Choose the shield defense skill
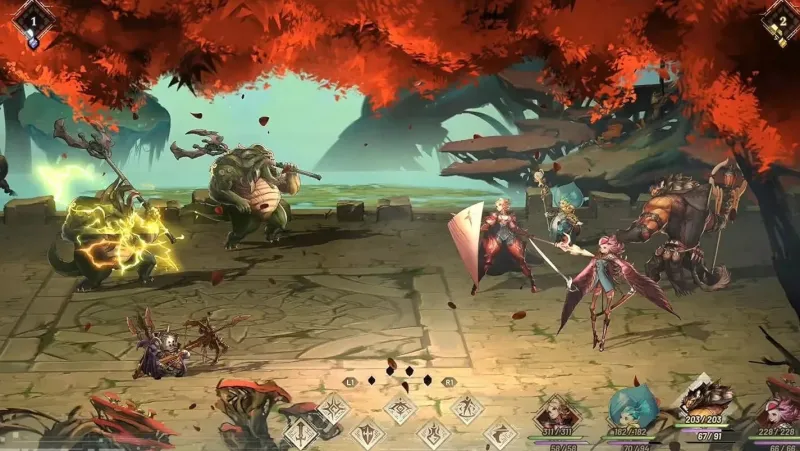The height and width of the screenshot is (451, 800). [366, 434]
